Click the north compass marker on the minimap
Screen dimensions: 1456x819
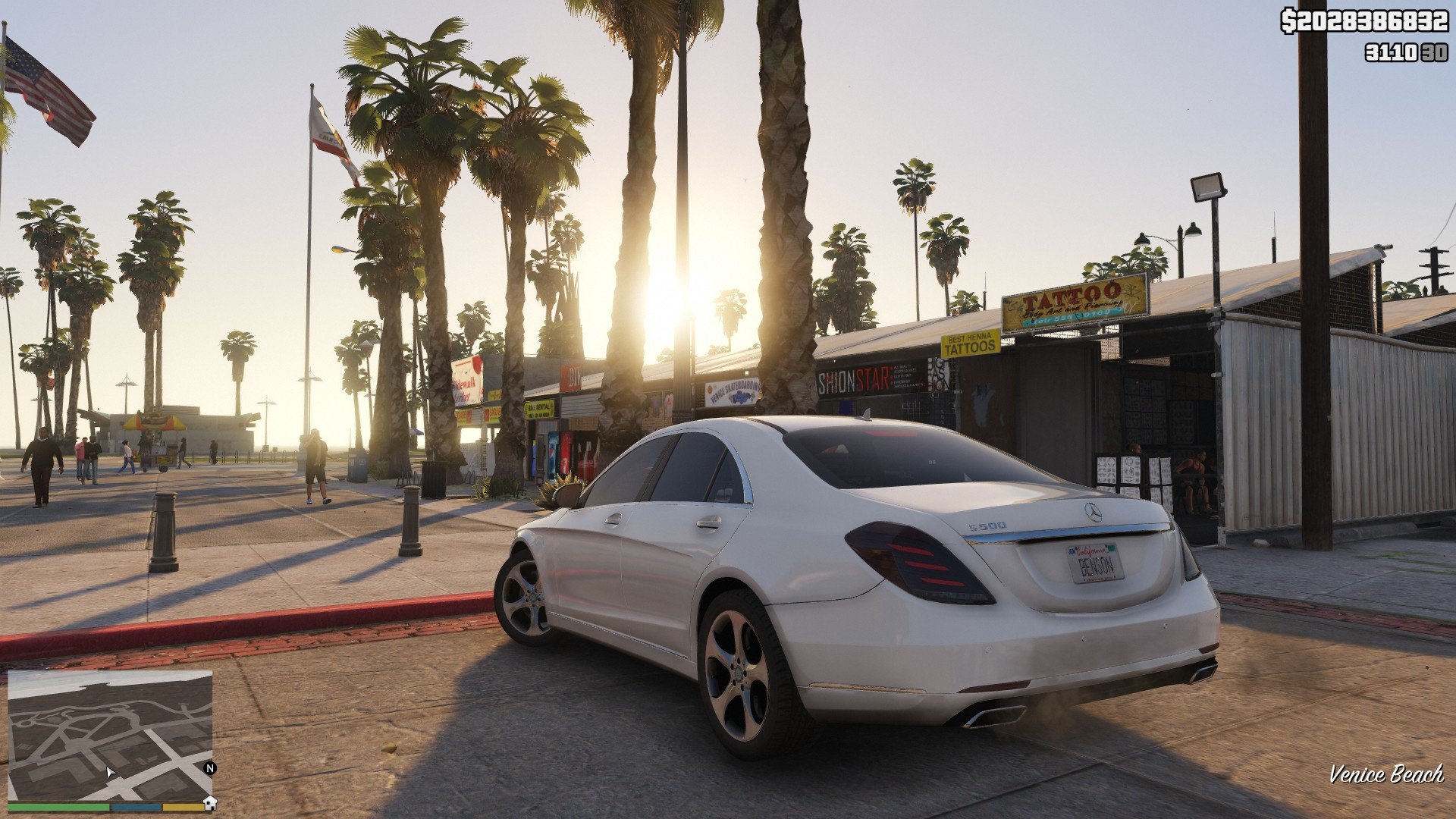point(210,768)
